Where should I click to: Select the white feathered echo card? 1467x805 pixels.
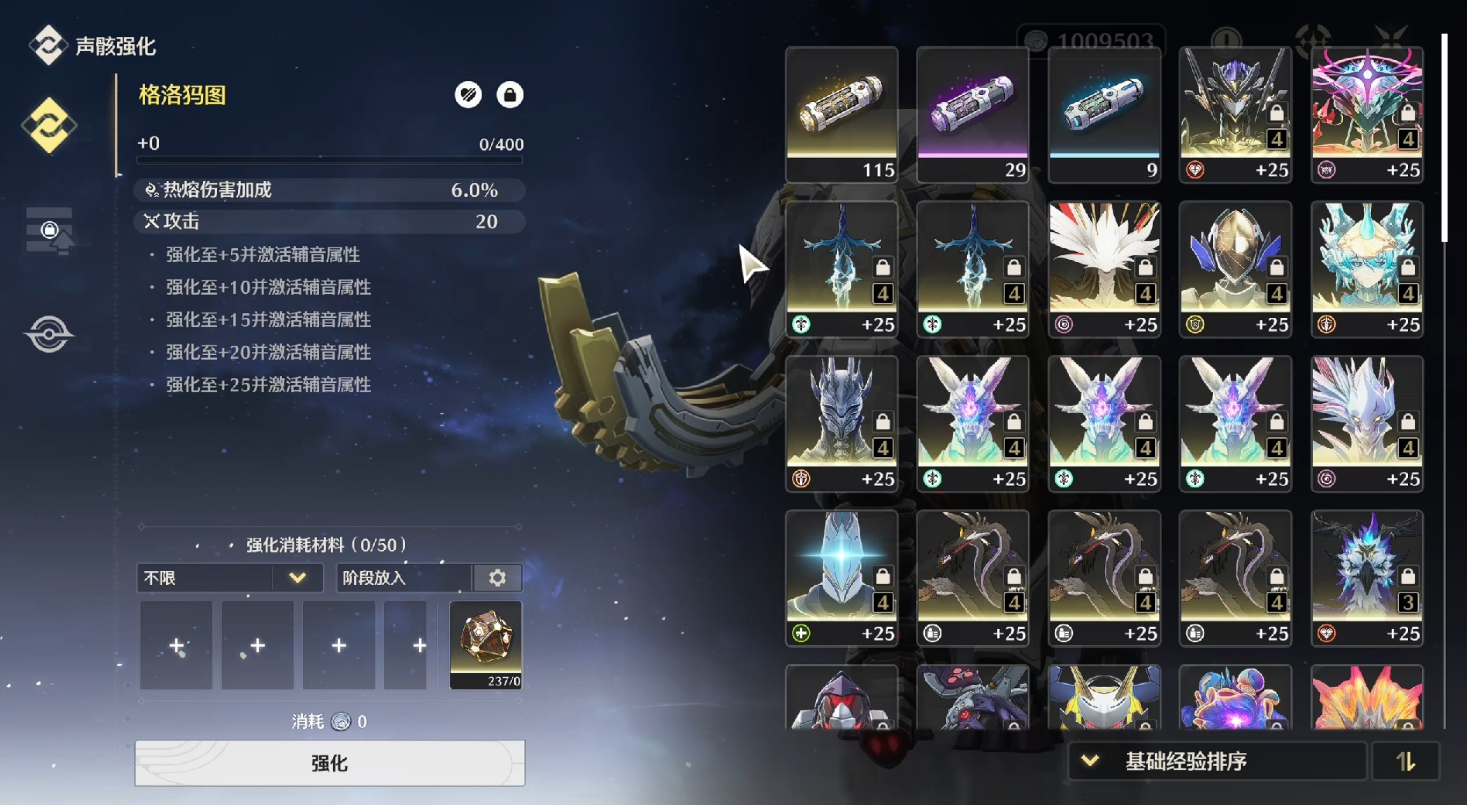point(1104,268)
